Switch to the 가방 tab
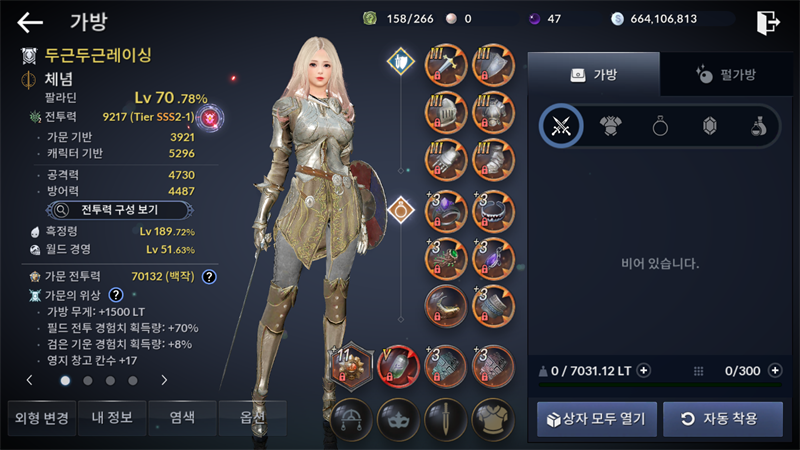The image size is (800, 450). pos(593,74)
